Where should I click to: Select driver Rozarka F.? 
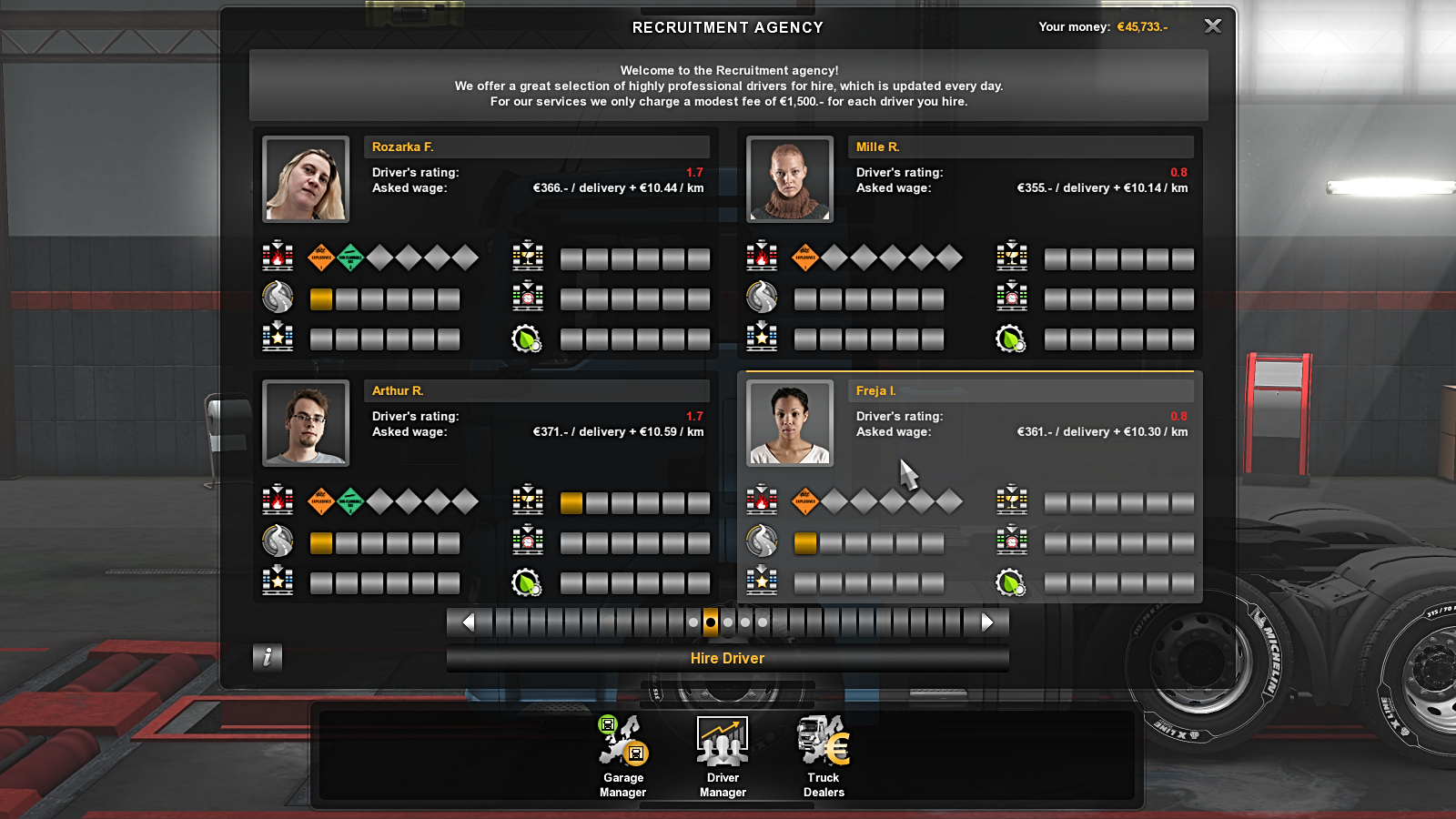point(539,147)
